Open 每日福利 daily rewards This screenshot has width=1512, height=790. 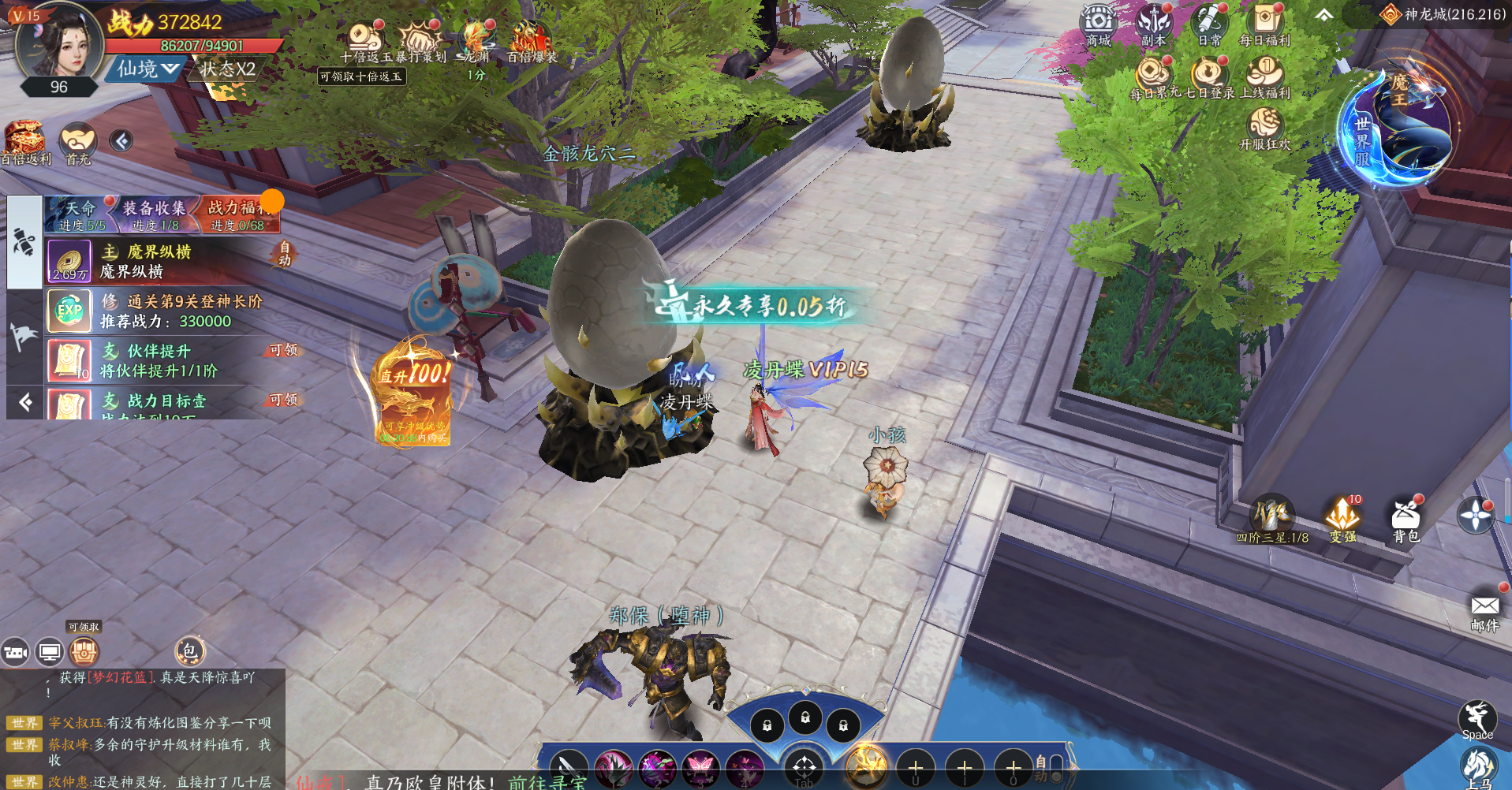click(x=1264, y=24)
